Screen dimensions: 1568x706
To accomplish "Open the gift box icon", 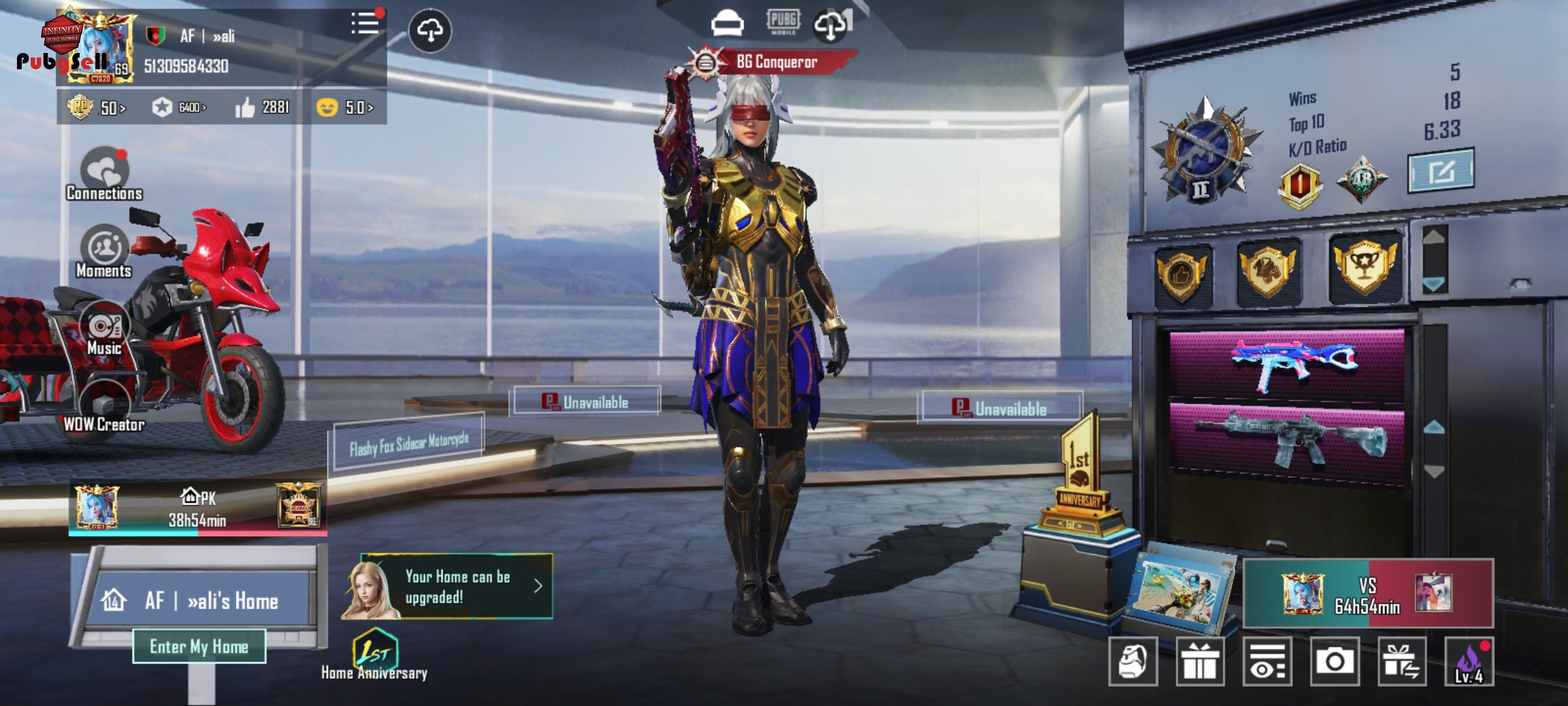I will 1200,662.
